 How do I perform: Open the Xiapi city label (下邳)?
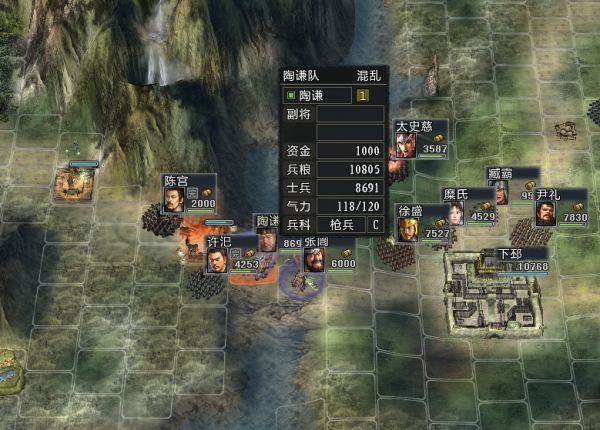tap(522, 260)
